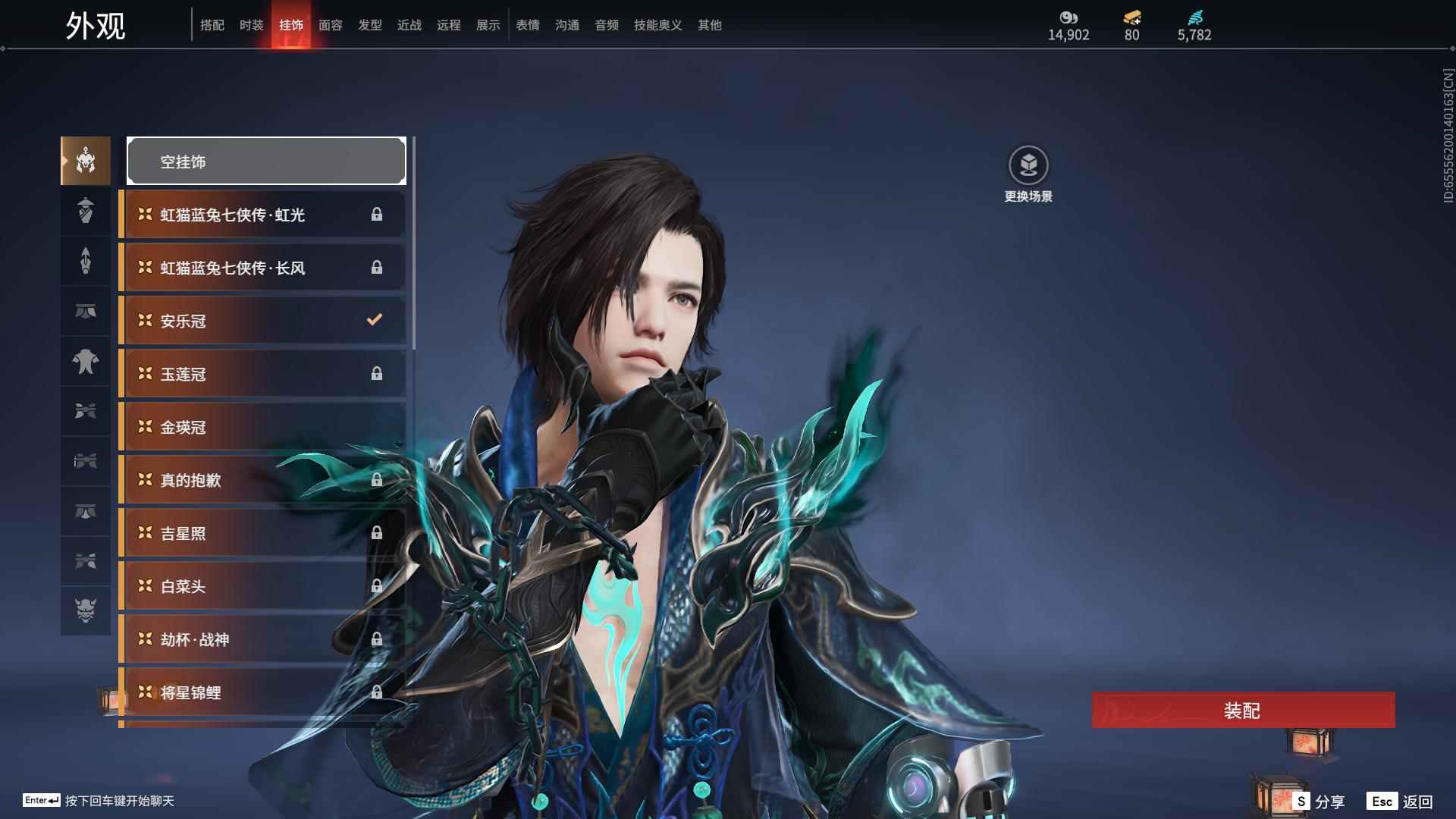Select the 其他 tab
Screen dimensions: 1456x819
710,25
